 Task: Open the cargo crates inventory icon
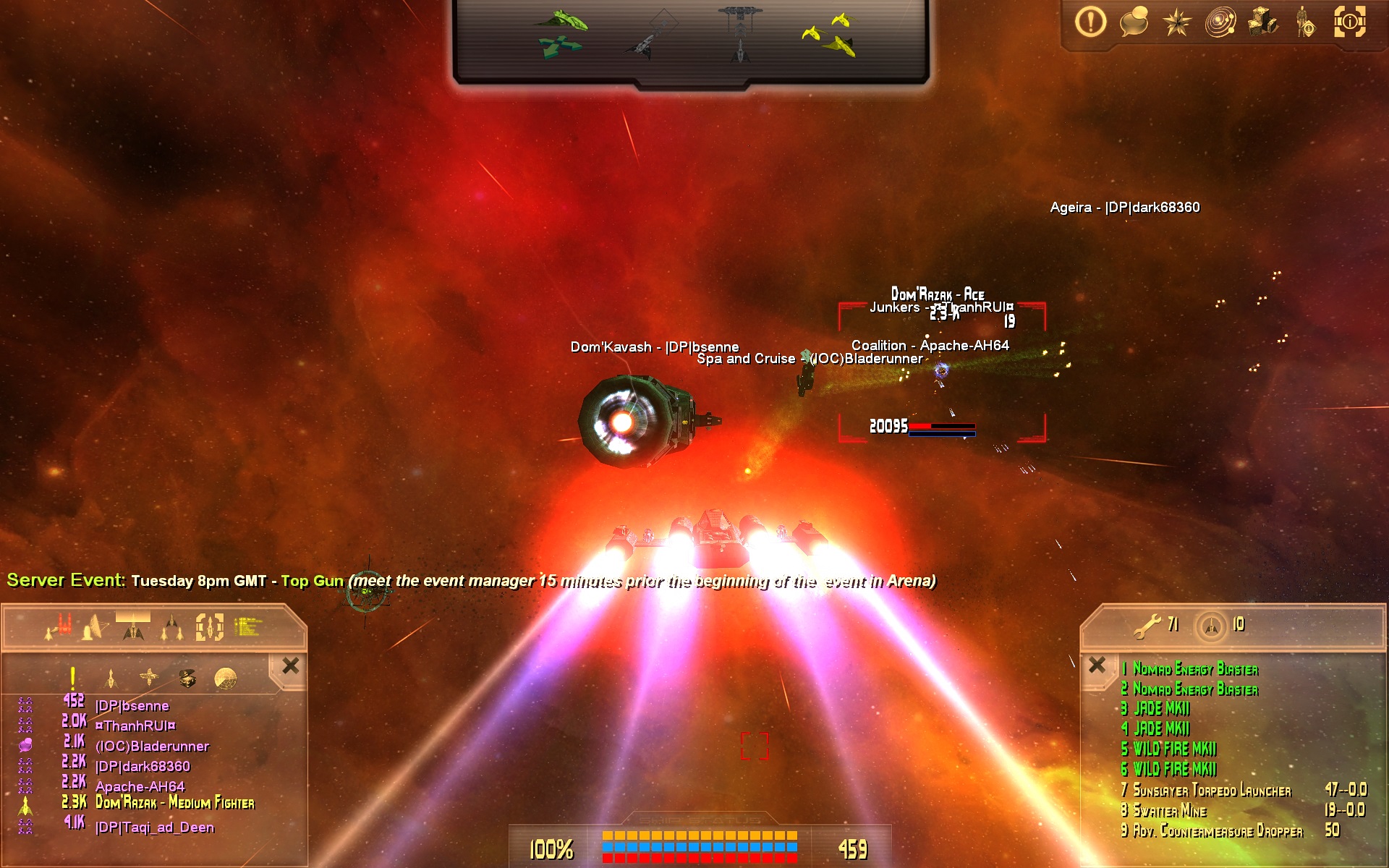point(1263,22)
